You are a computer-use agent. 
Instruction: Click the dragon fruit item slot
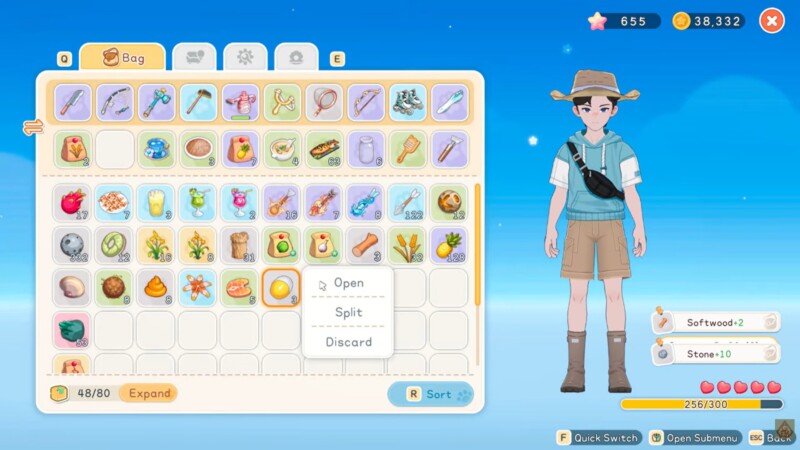72,202
